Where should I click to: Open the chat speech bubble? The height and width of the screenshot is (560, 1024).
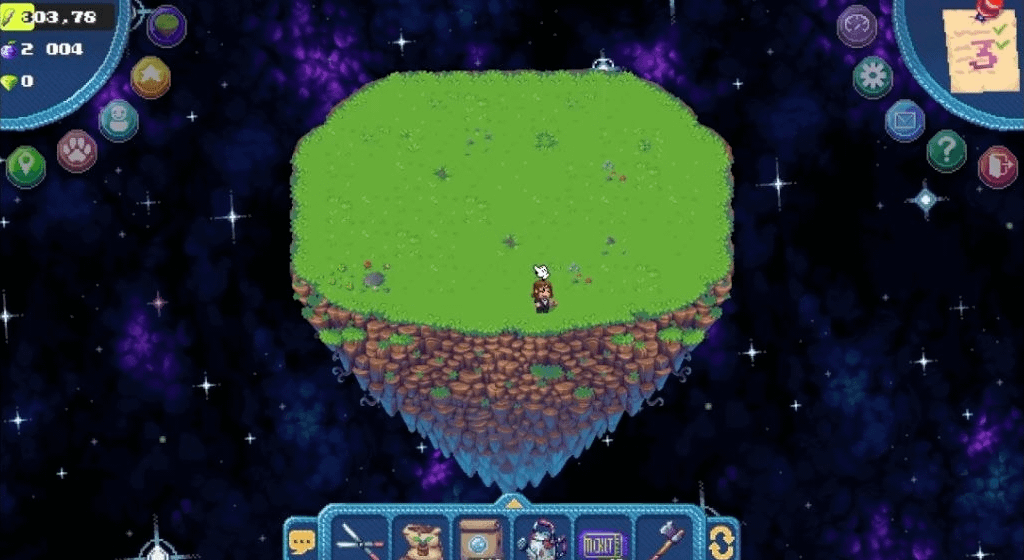[x=301, y=542]
